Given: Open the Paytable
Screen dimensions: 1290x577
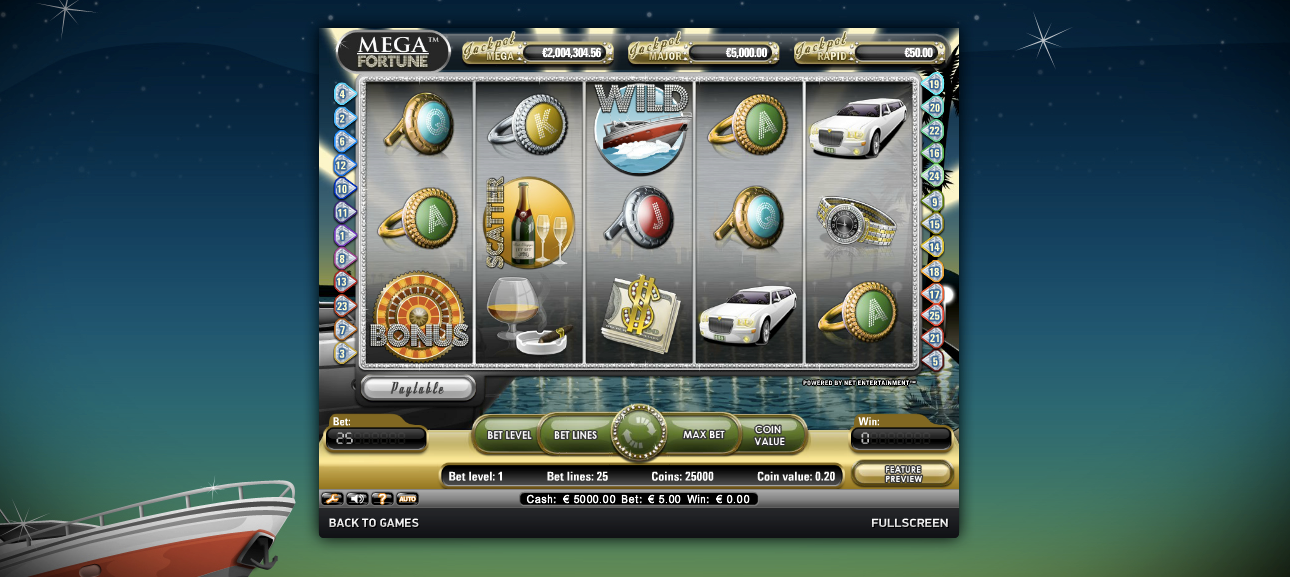Looking at the screenshot, I should [417, 388].
